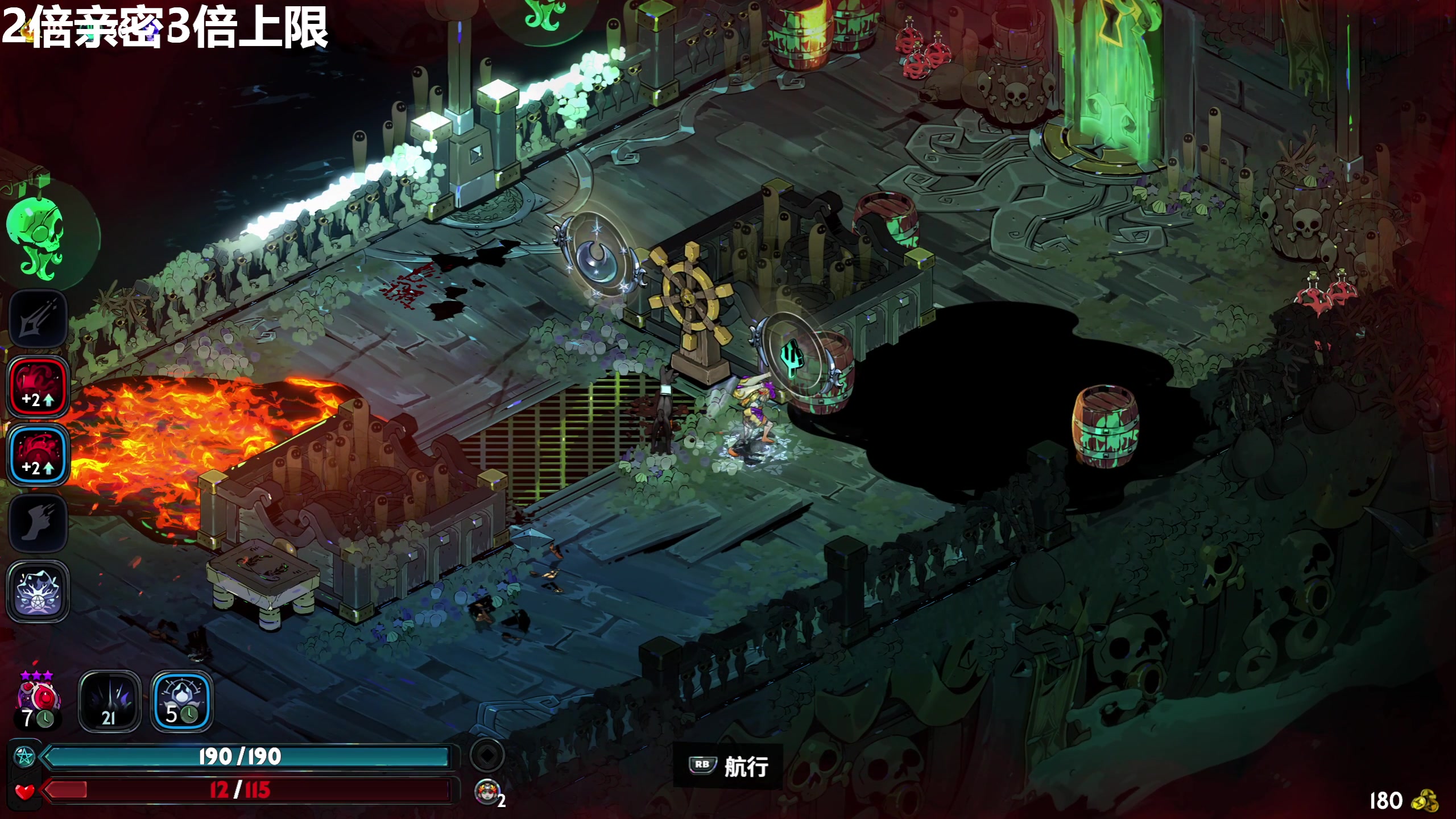Select the empty Sprint foot slot
The width and height of the screenshot is (1456, 819).
coord(38,523)
